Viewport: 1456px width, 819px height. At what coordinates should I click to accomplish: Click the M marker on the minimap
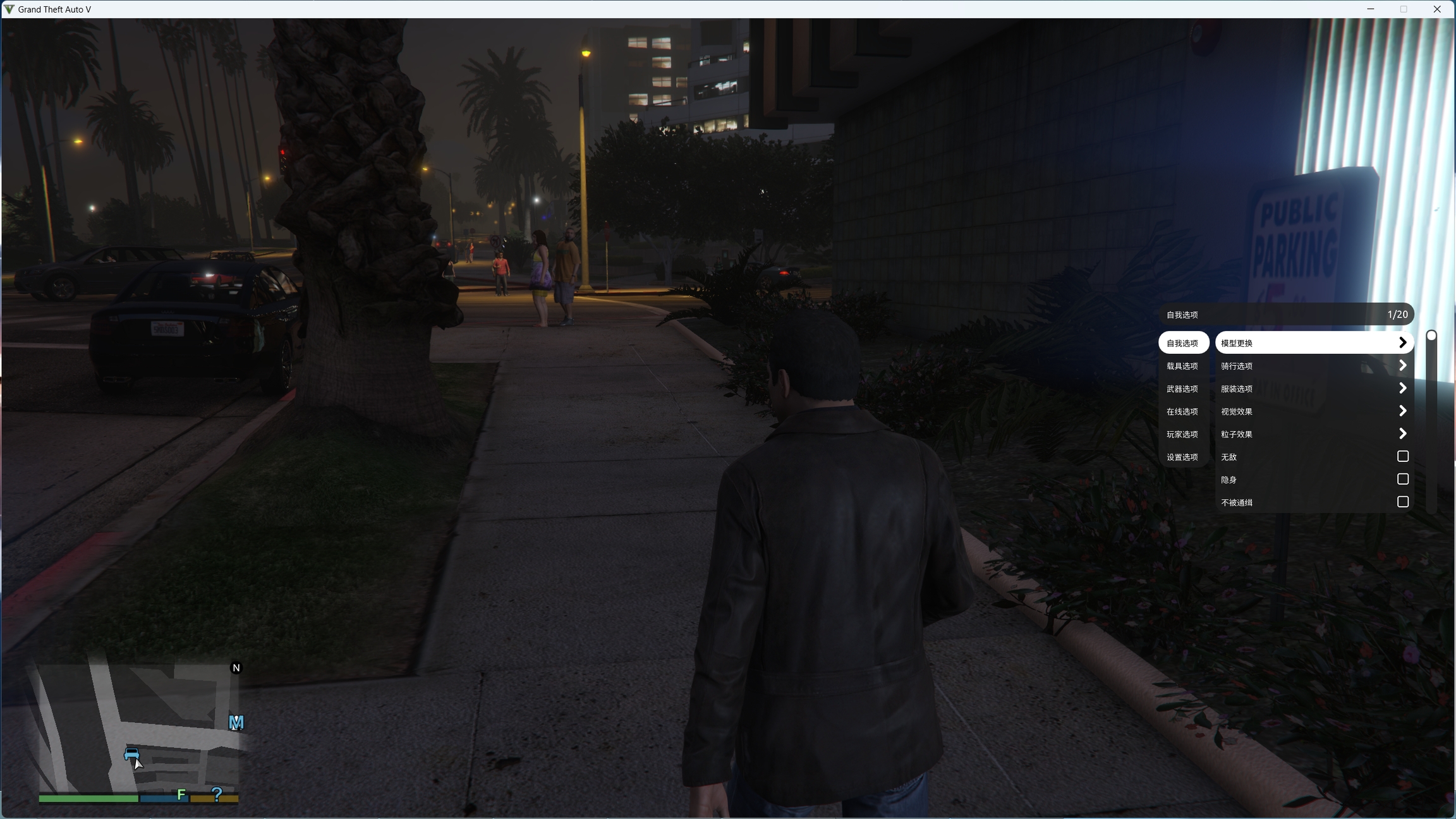tap(236, 722)
